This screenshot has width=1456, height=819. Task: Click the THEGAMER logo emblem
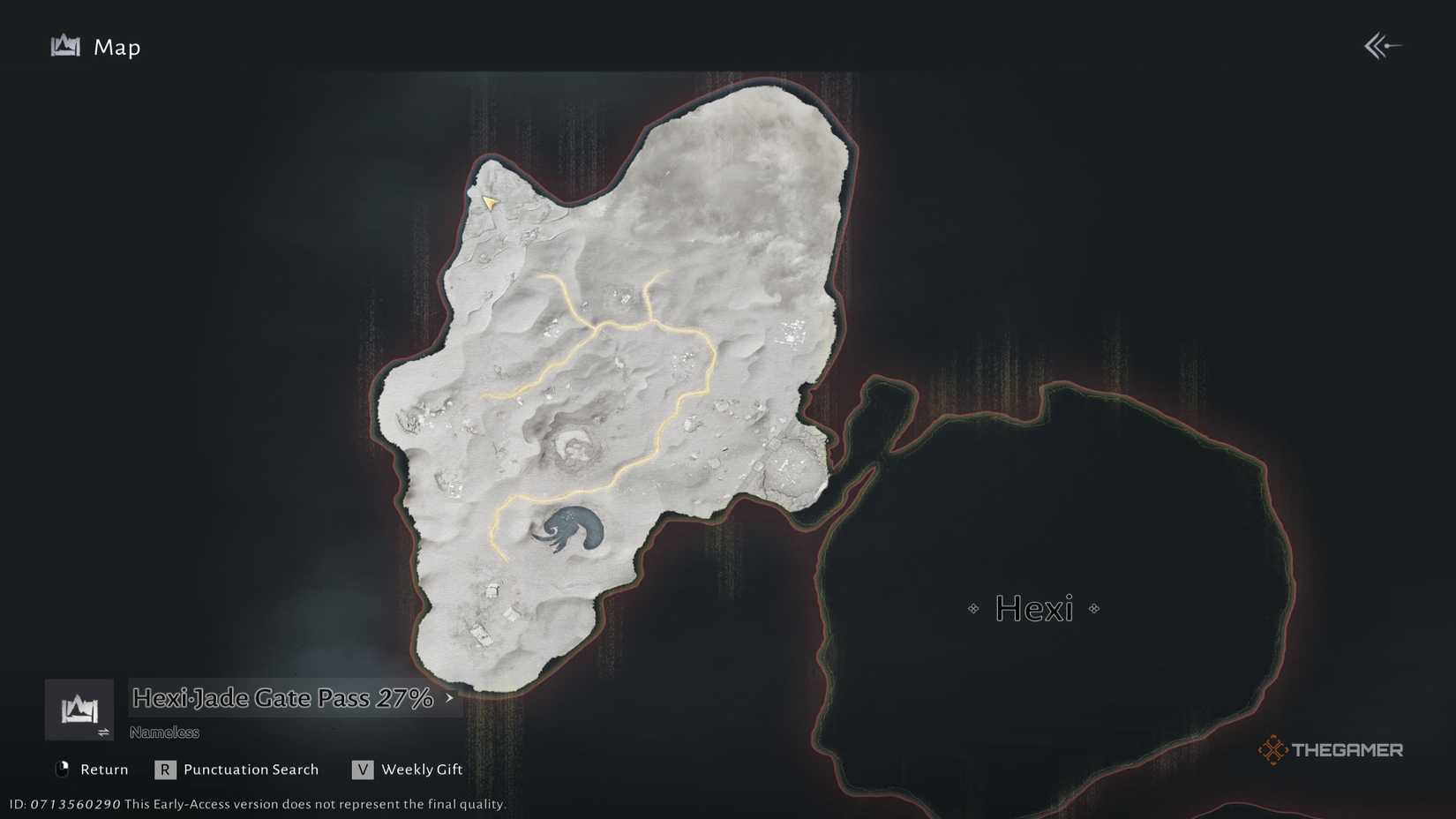[1274, 750]
